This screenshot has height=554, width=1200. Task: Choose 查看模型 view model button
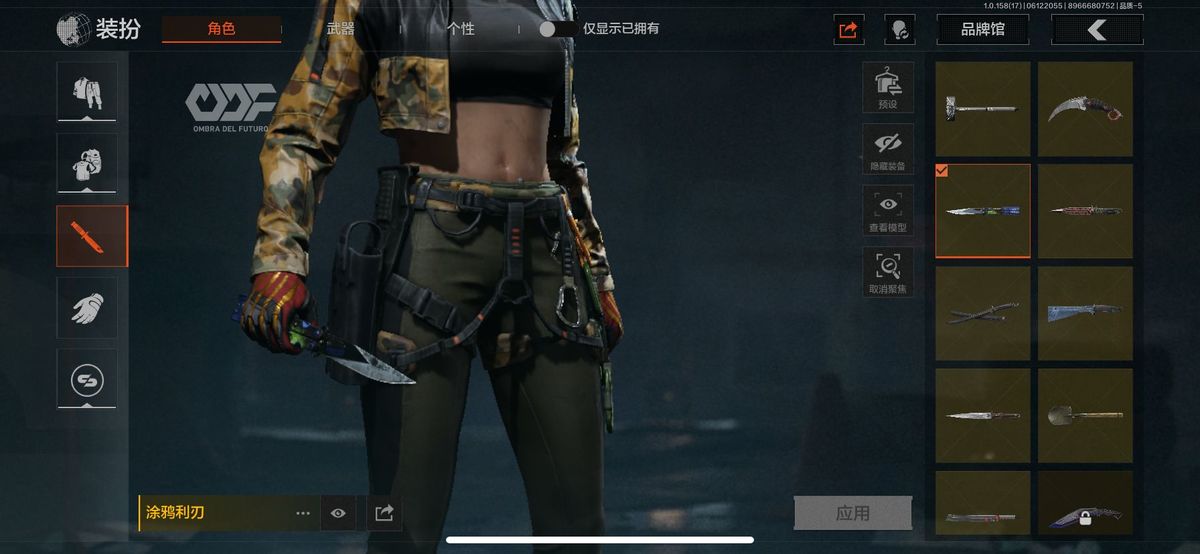pos(887,211)
